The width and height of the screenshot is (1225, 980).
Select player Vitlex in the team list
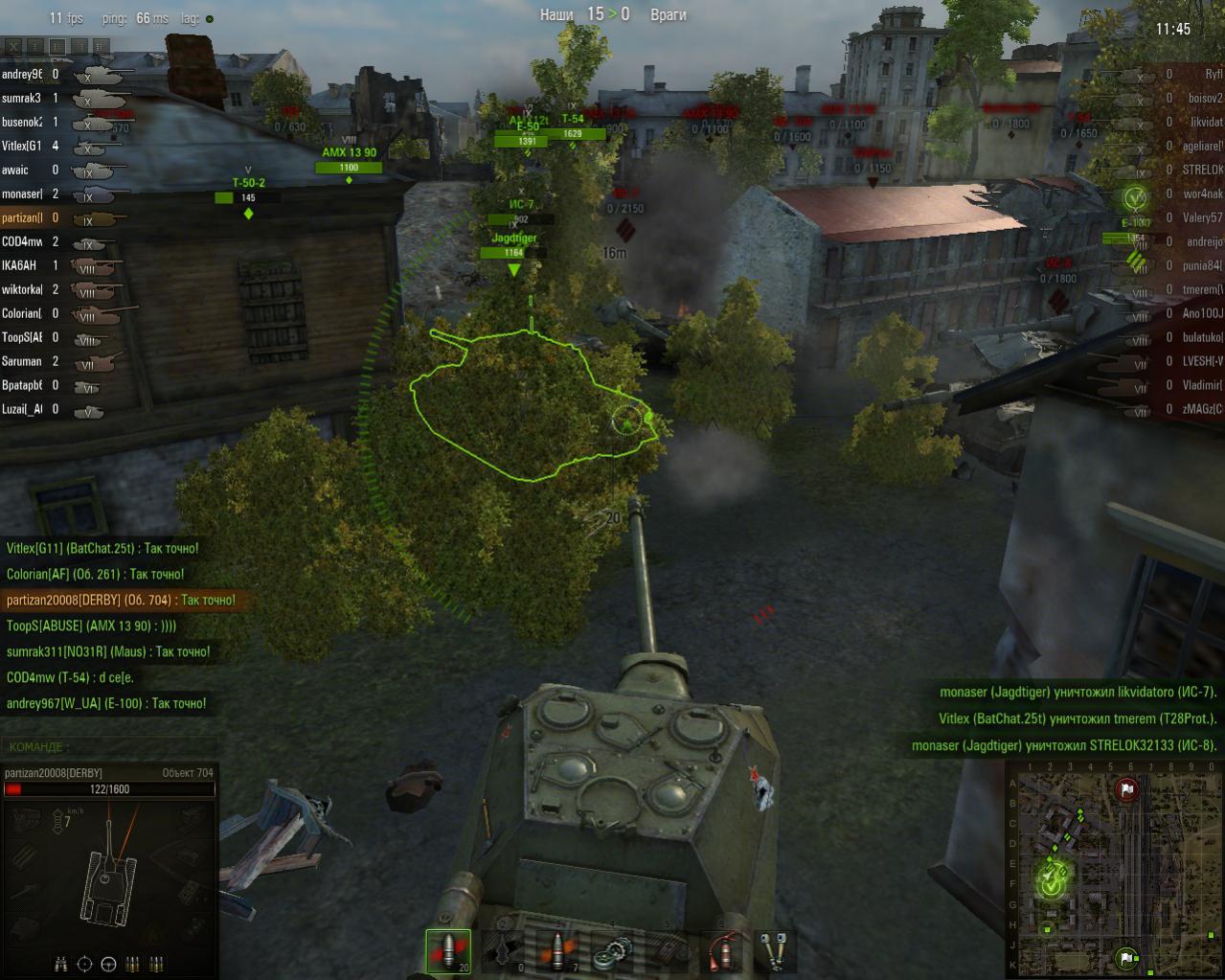point(22,146)
